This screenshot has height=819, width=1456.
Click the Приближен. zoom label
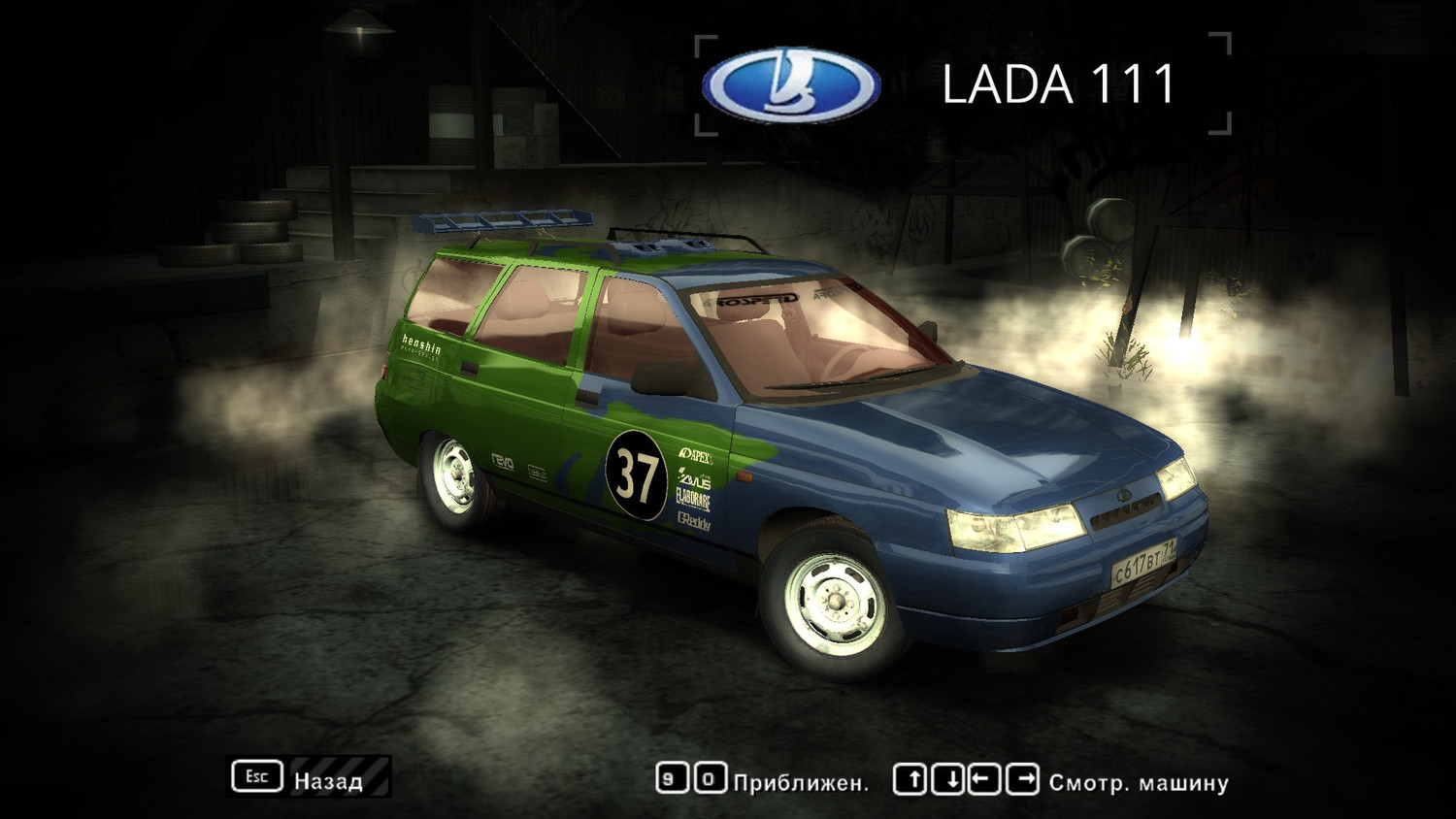[801, 781]
